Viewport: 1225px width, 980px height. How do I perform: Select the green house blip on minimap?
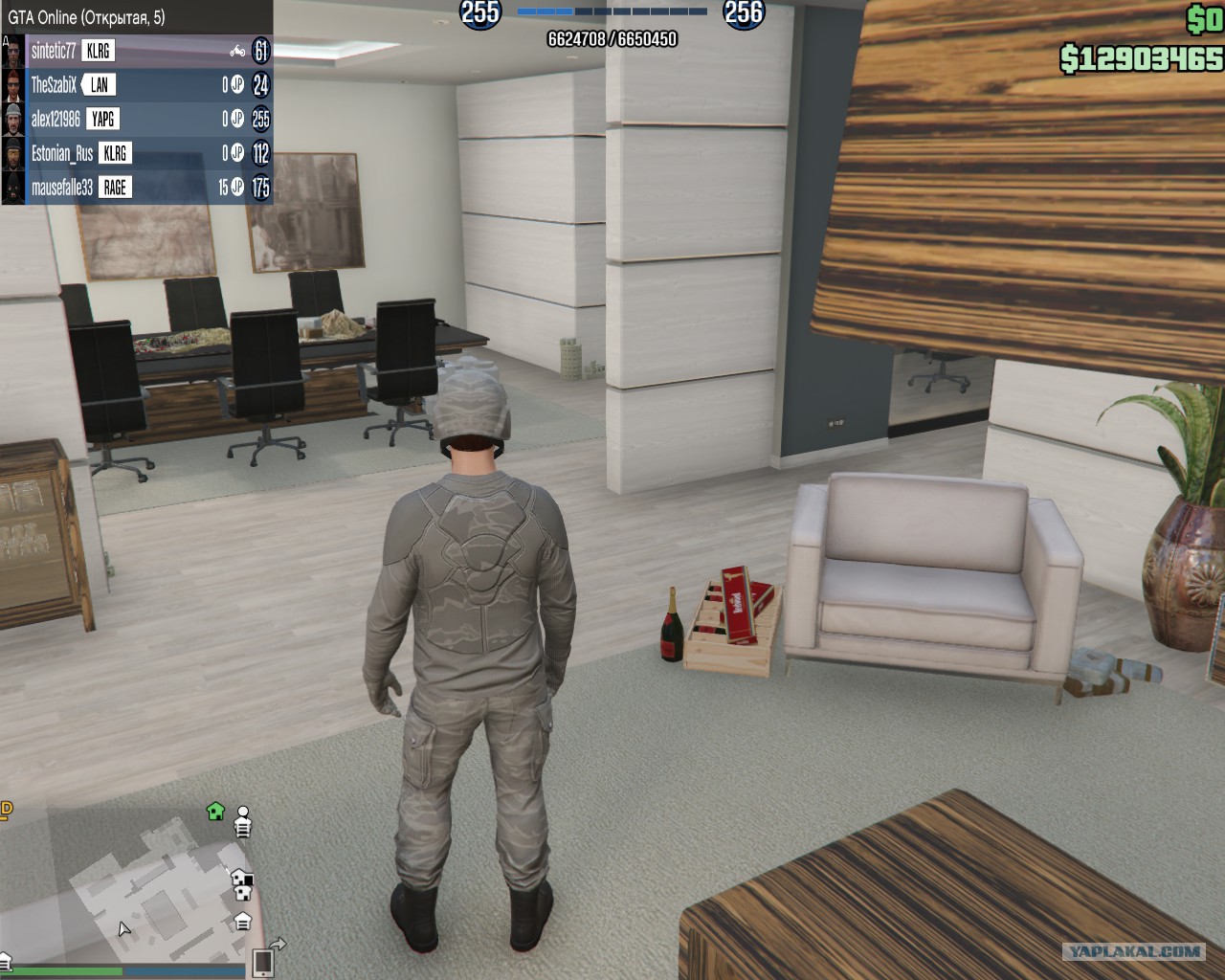coord(215,812)
